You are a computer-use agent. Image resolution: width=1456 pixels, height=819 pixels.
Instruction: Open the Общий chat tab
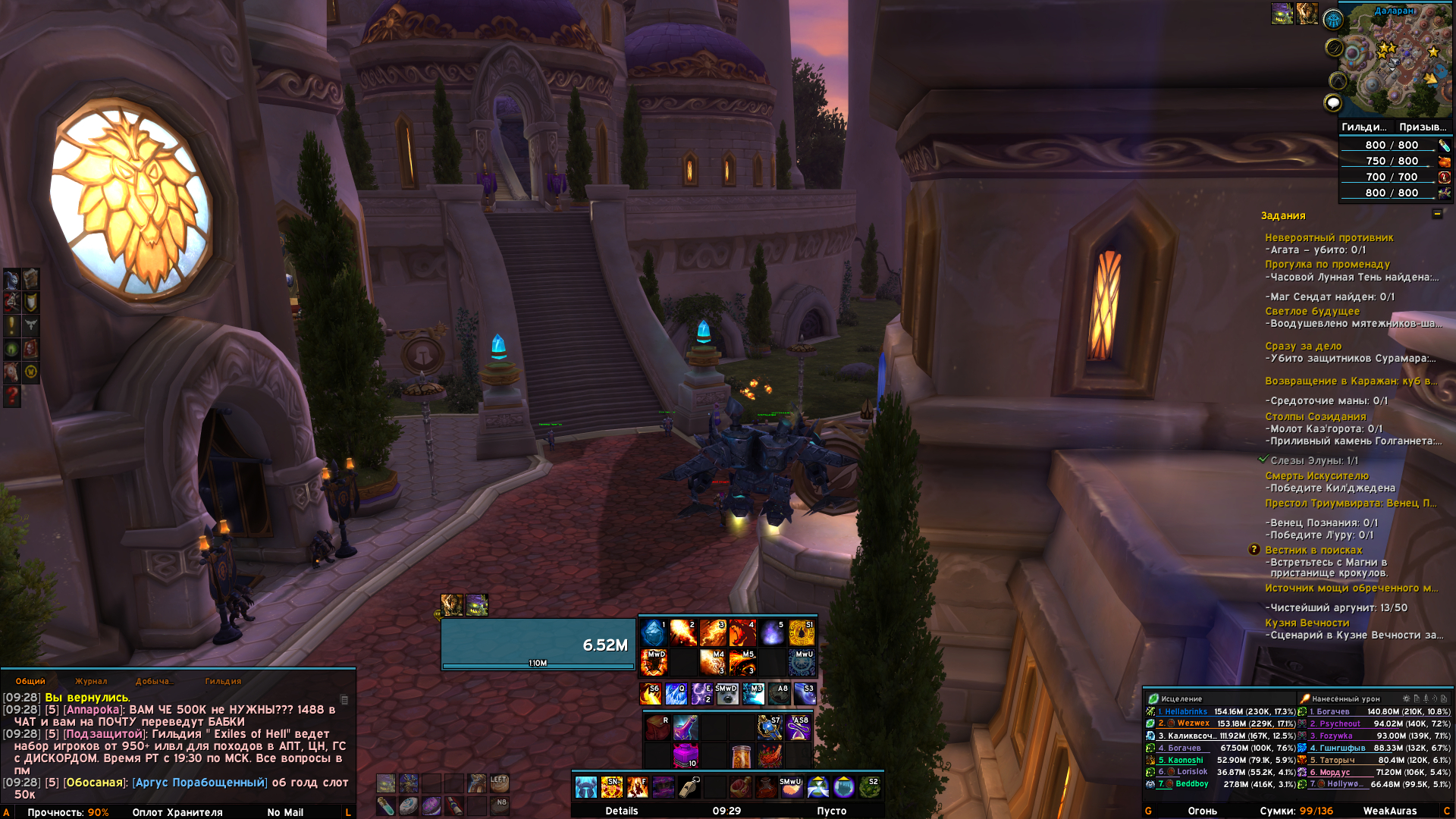30,681
